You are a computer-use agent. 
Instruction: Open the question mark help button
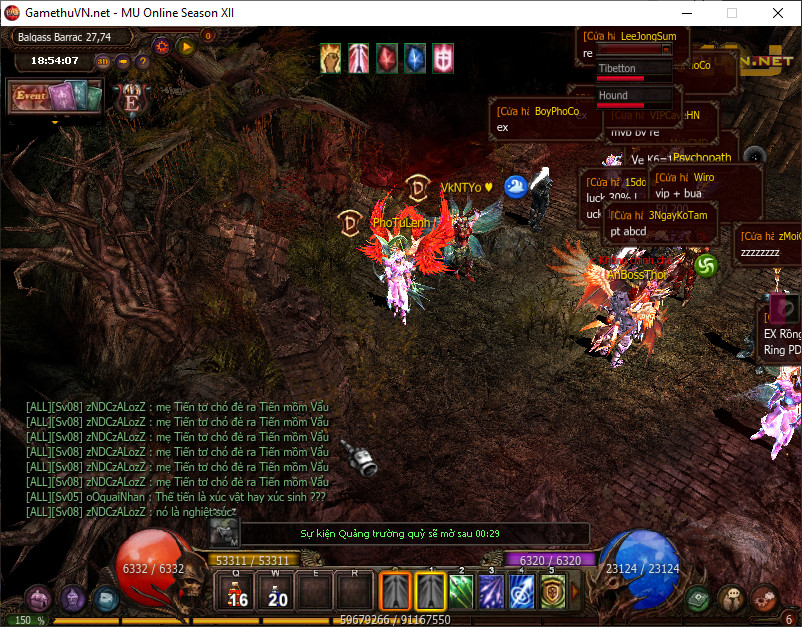point(141,61)
